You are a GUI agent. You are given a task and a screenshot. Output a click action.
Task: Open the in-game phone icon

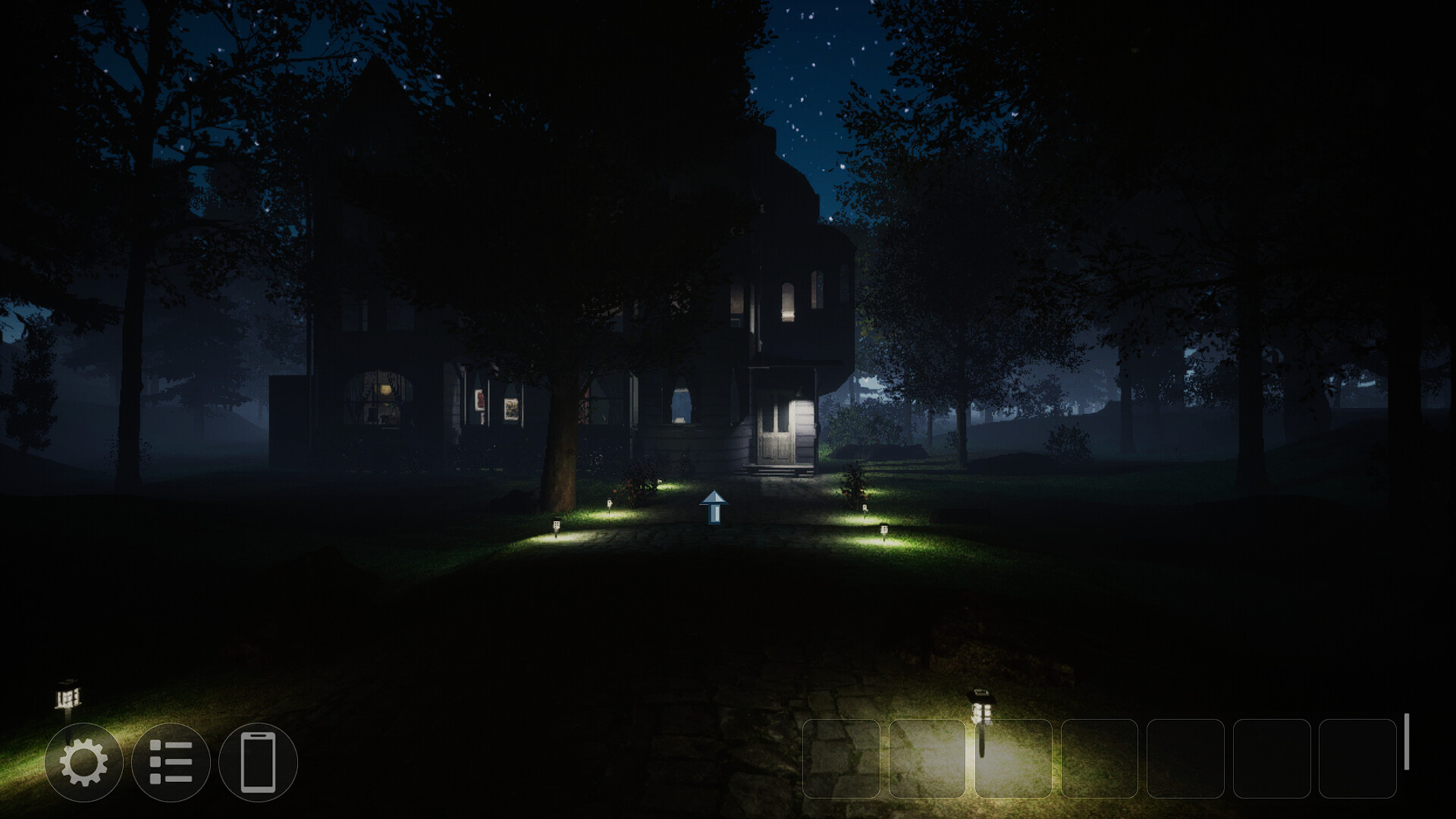258,763
